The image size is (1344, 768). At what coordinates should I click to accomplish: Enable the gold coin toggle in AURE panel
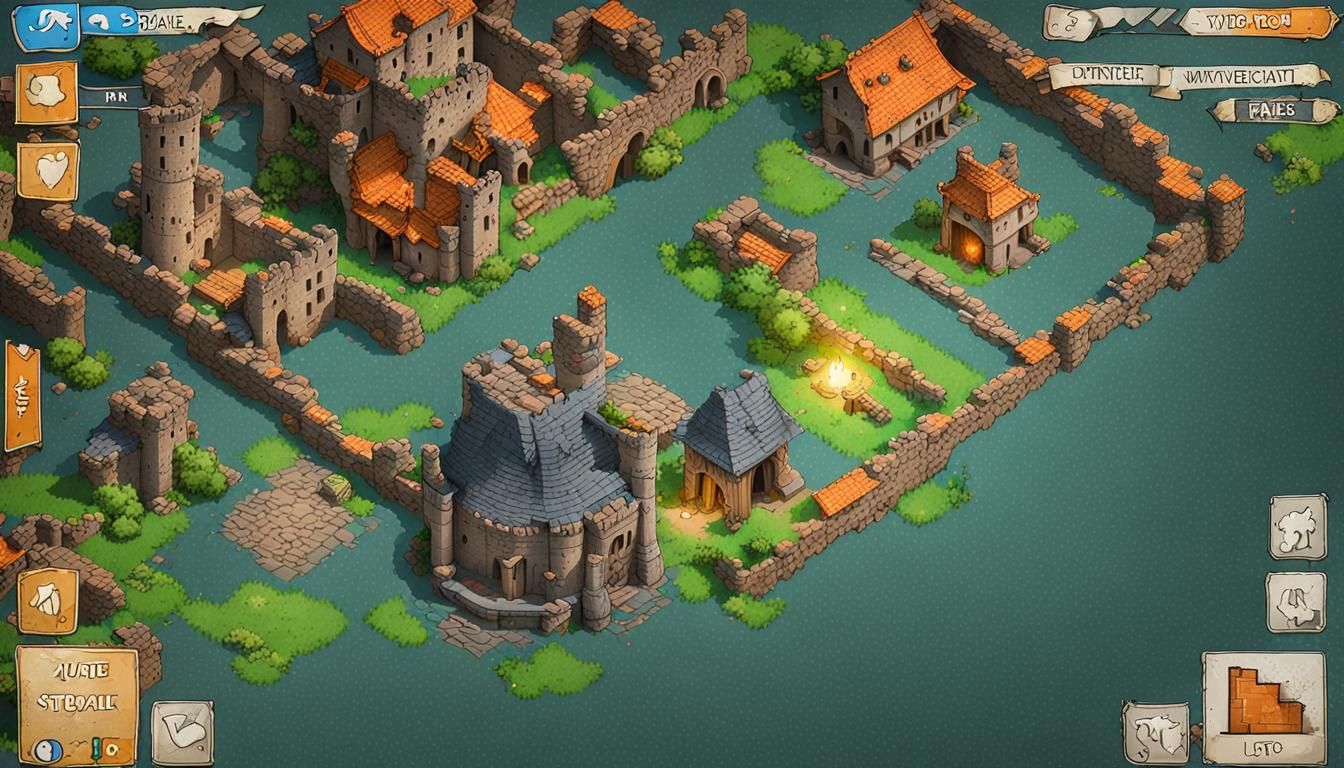(111, 750)
